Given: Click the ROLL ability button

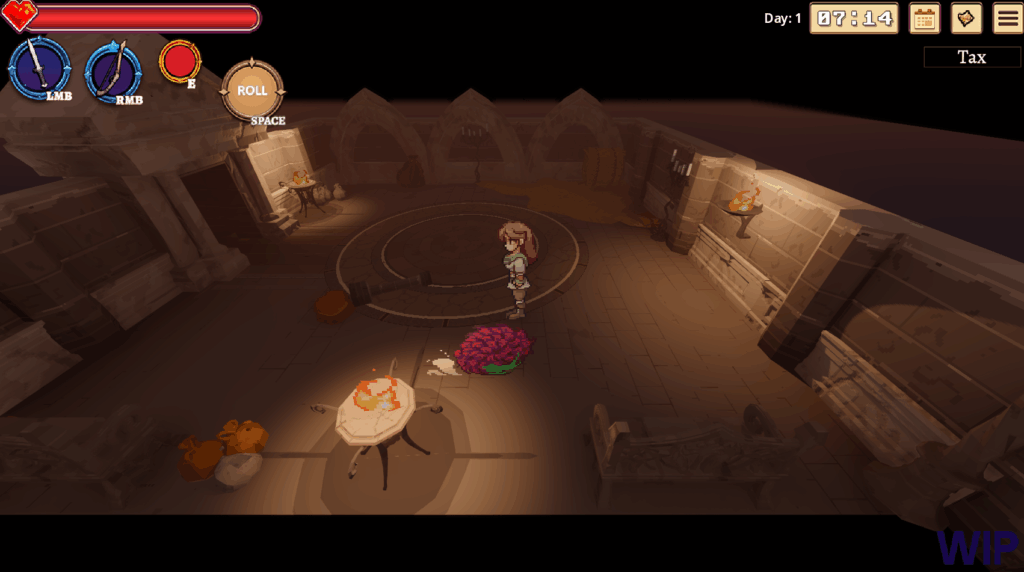Looking at the screenshot, I should click(x=252, y=91).
